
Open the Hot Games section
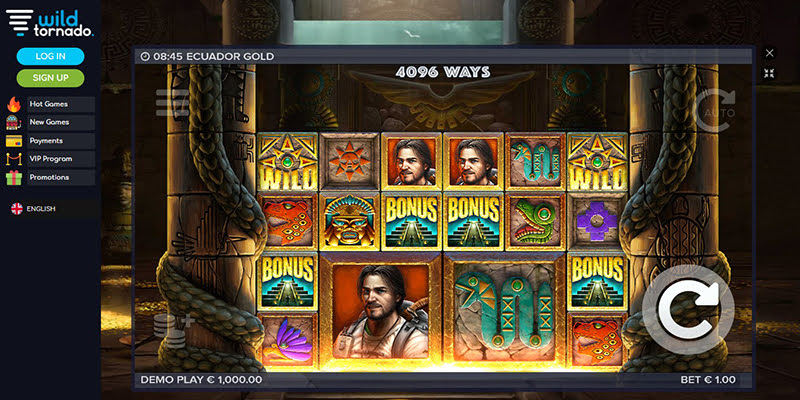[x=50, y=104]
